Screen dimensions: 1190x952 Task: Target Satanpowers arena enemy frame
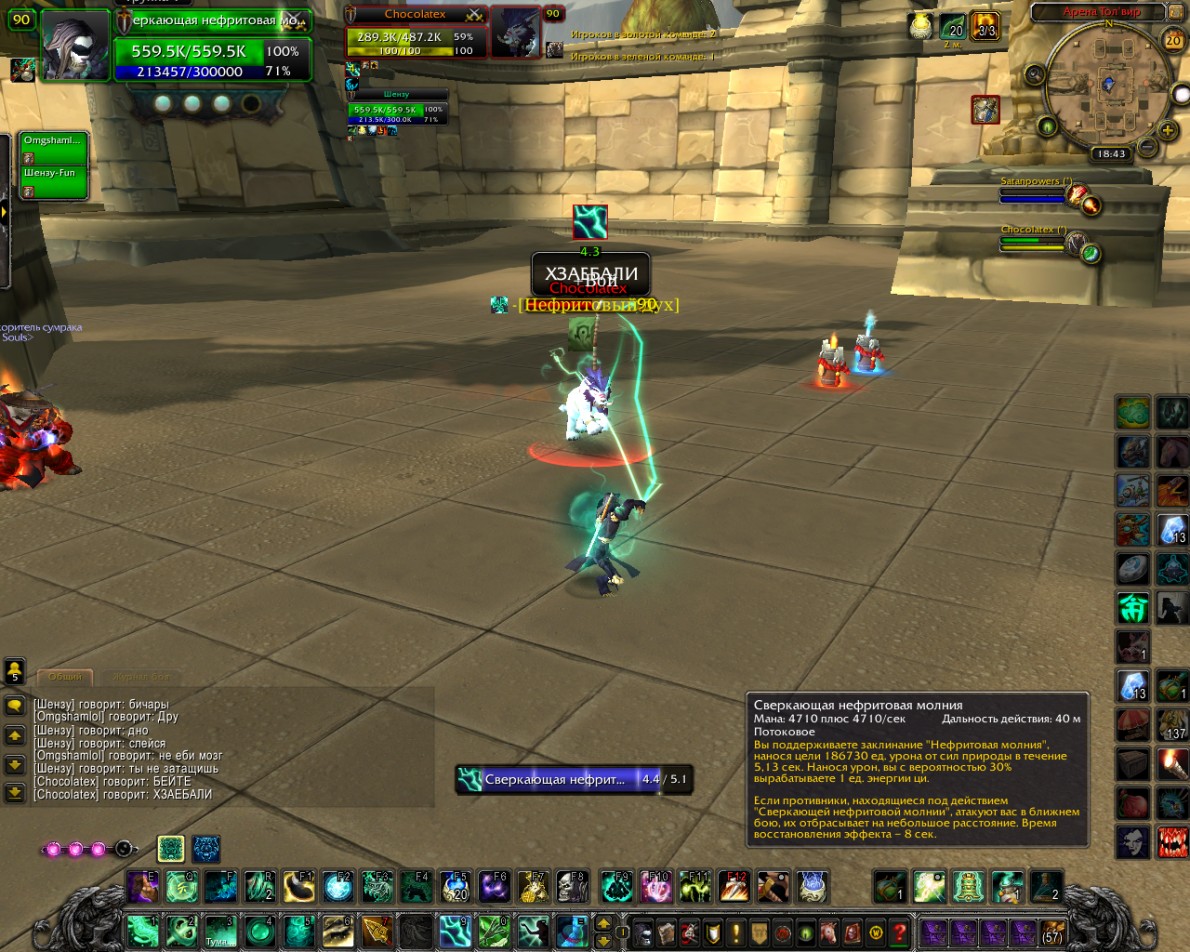click(x=1036, y=190)
